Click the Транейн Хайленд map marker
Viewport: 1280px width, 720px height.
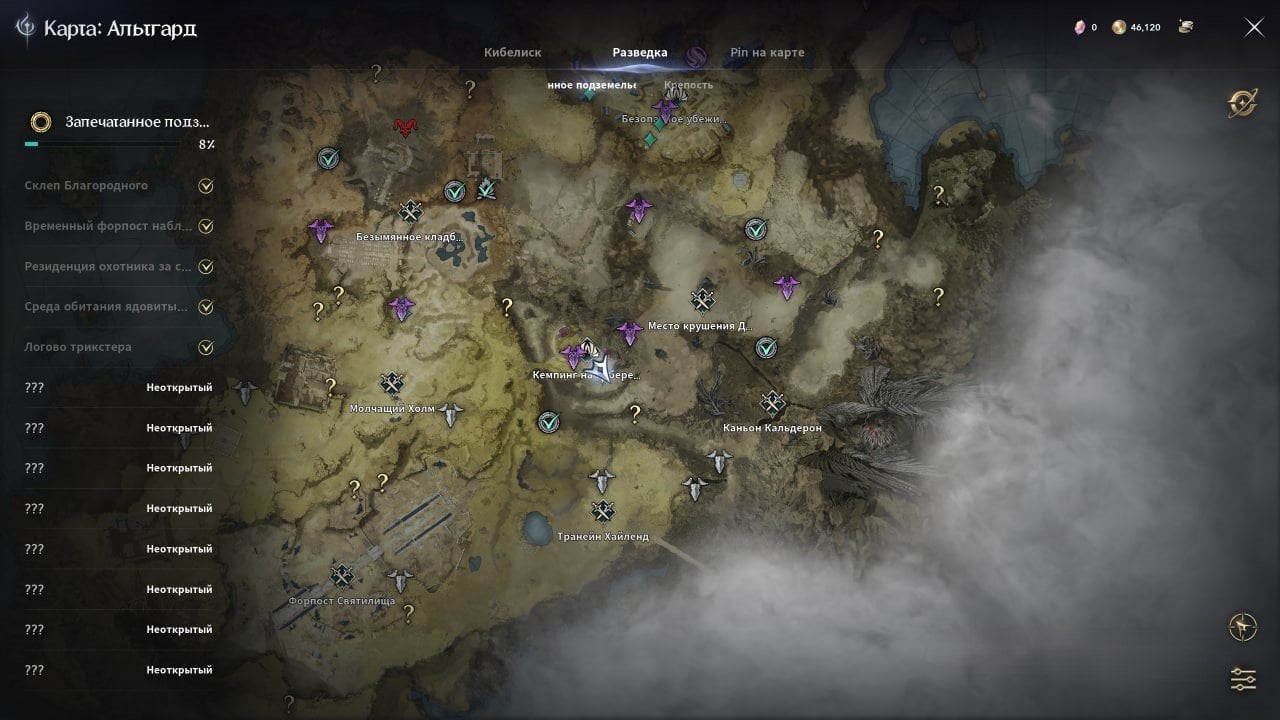pos(602,512)
